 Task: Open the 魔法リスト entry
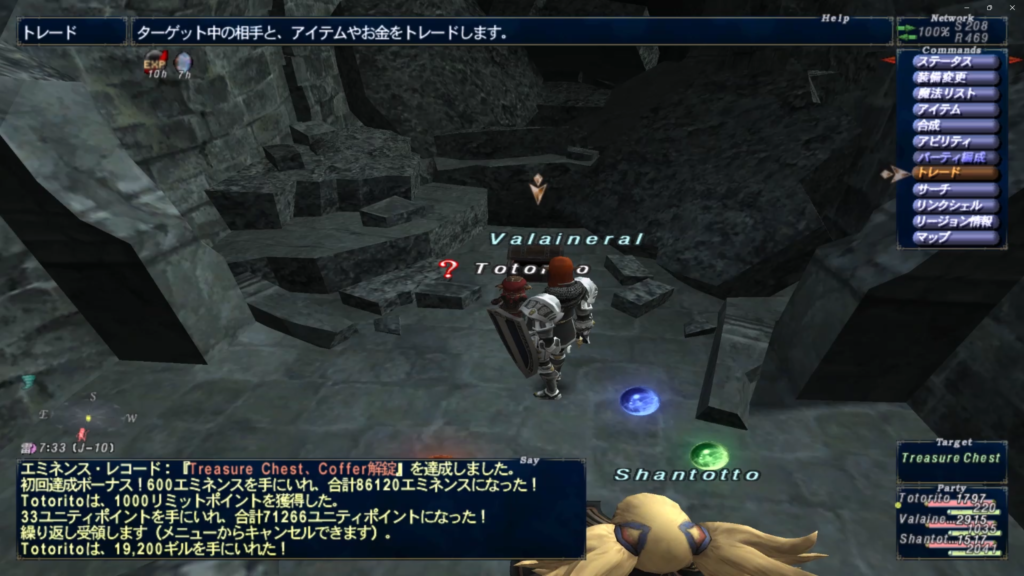pos(955,93)
